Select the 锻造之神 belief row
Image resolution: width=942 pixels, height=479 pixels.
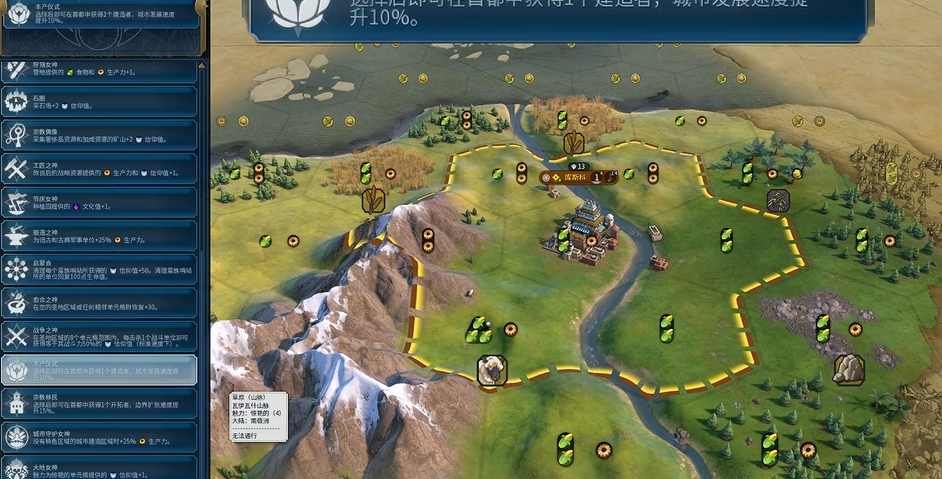click(100, 236)
